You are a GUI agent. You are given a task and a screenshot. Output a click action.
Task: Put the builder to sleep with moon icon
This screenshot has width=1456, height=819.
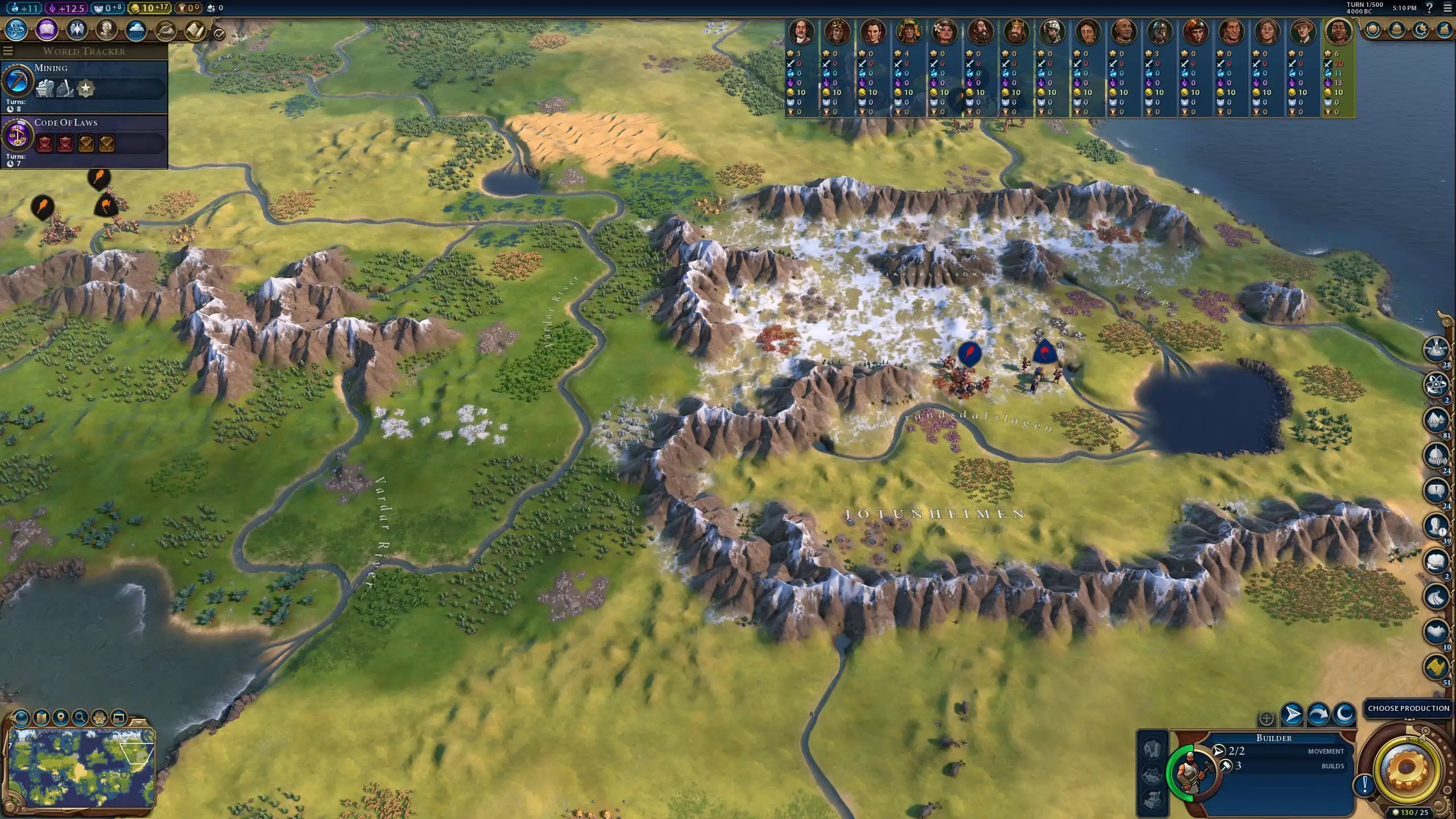[1345, 714]
